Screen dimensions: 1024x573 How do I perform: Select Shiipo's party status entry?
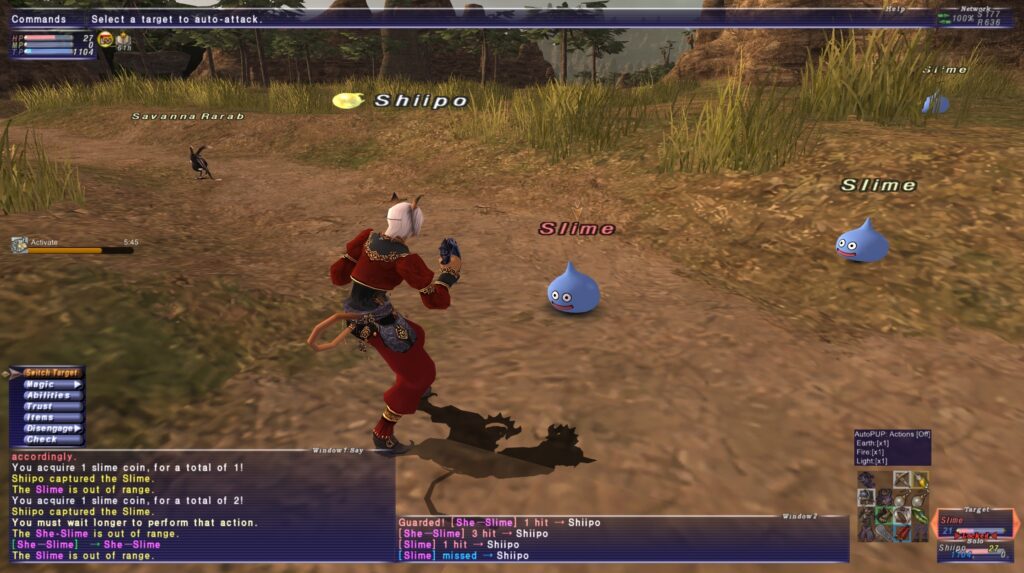(975, 551)
